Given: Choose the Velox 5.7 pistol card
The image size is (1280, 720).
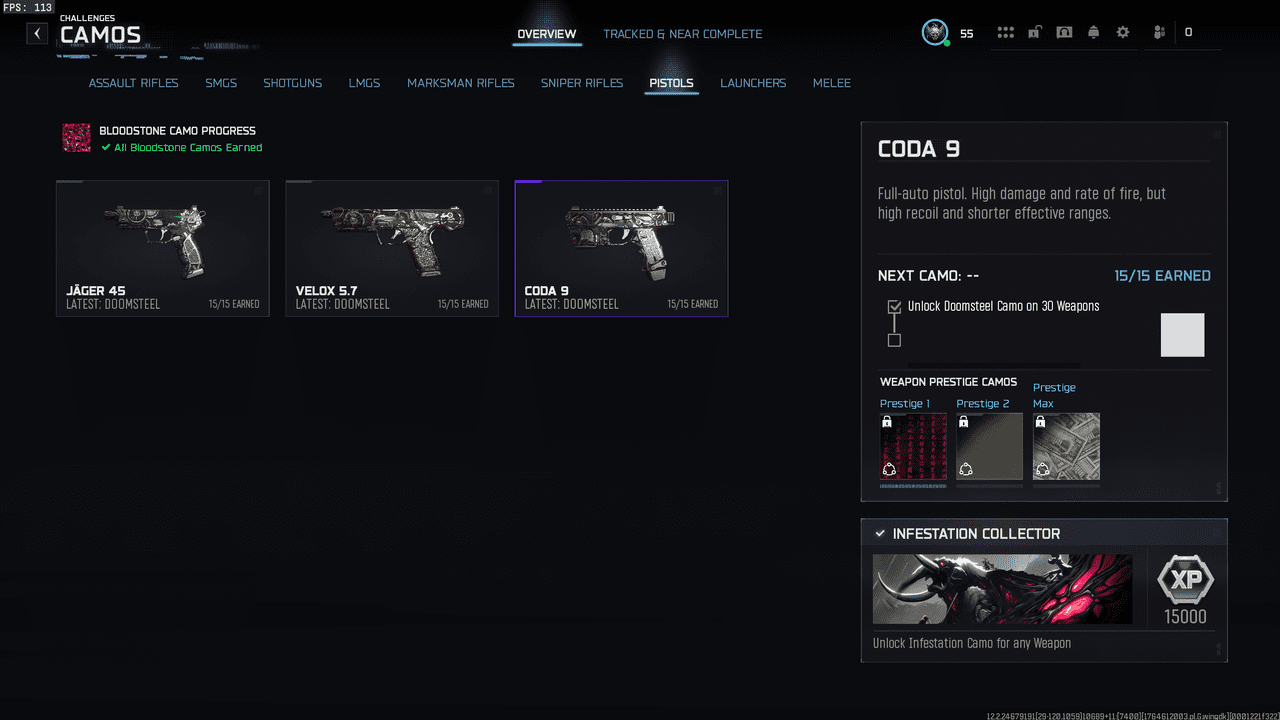Looking at the screenshot, I should click(x=392, y=248).
